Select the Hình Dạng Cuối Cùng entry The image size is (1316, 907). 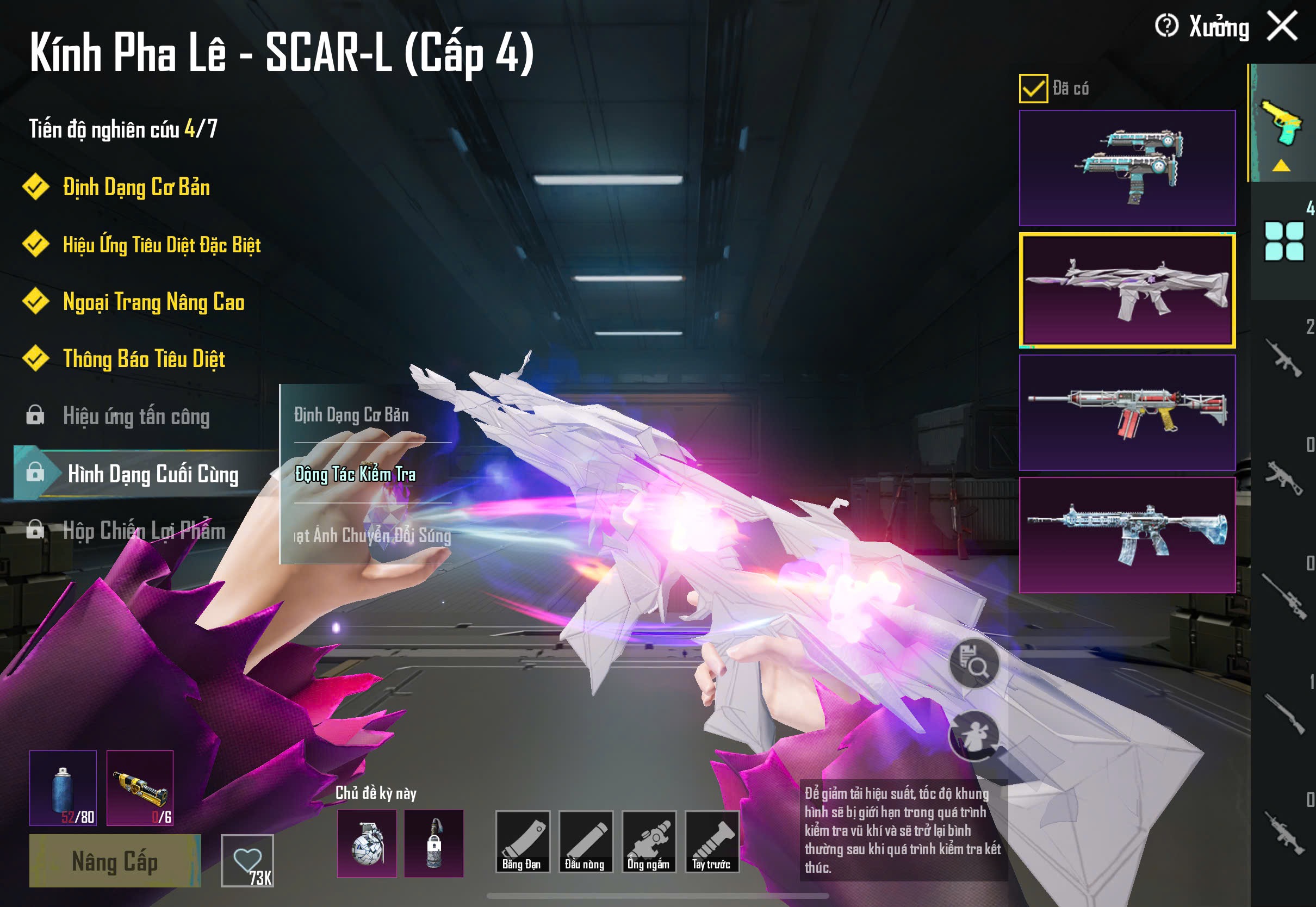[152, 474]
